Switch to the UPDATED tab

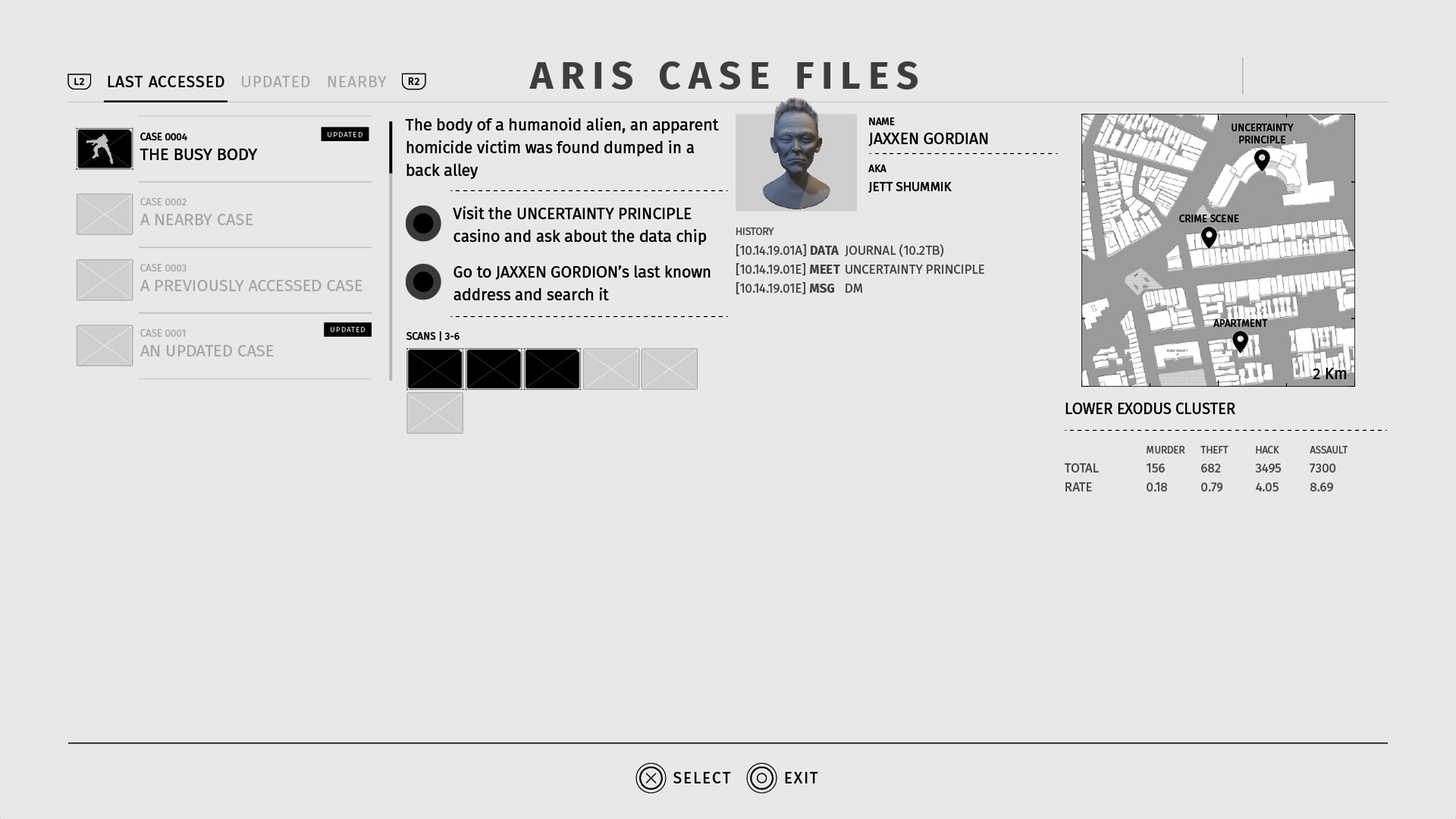point(276,81)
